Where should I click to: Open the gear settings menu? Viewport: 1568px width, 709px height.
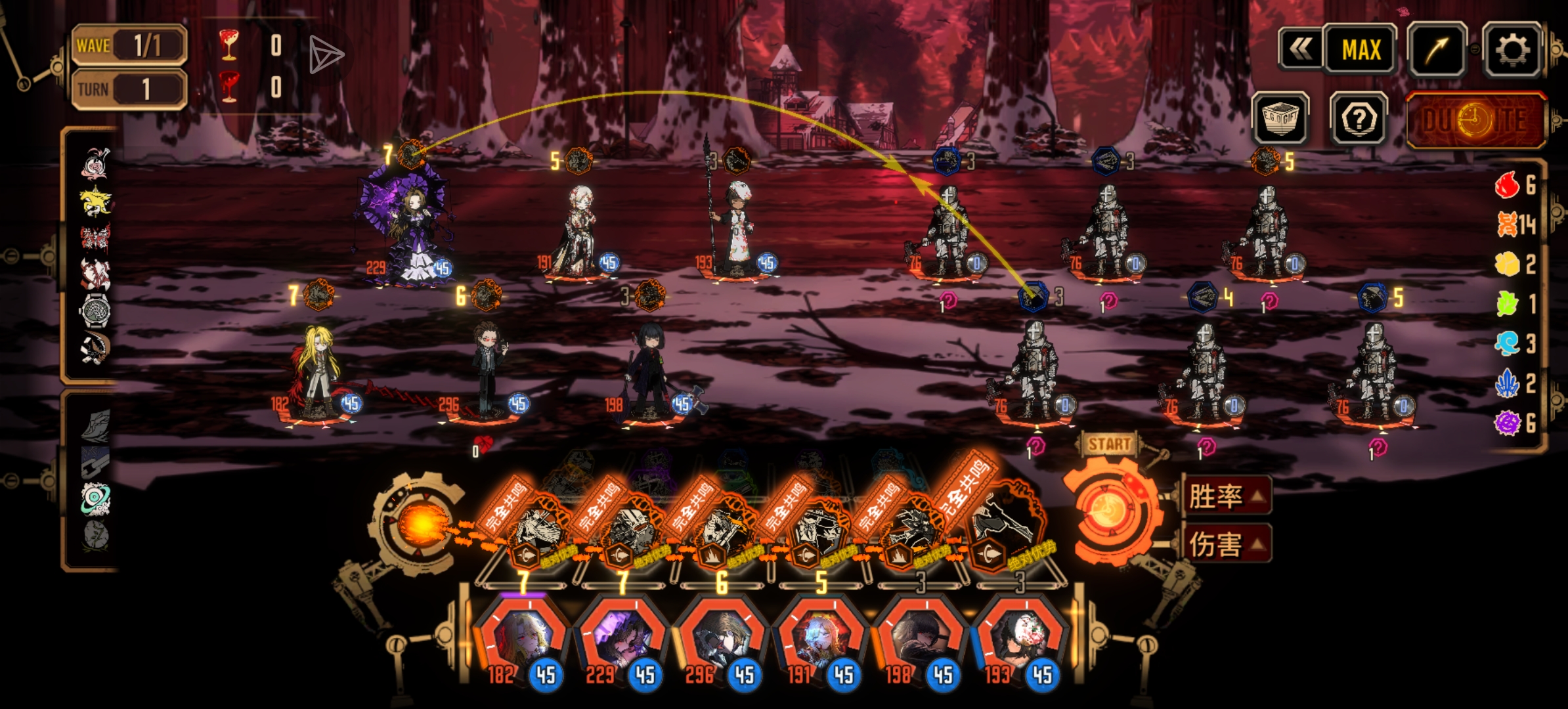point(1513,50)
